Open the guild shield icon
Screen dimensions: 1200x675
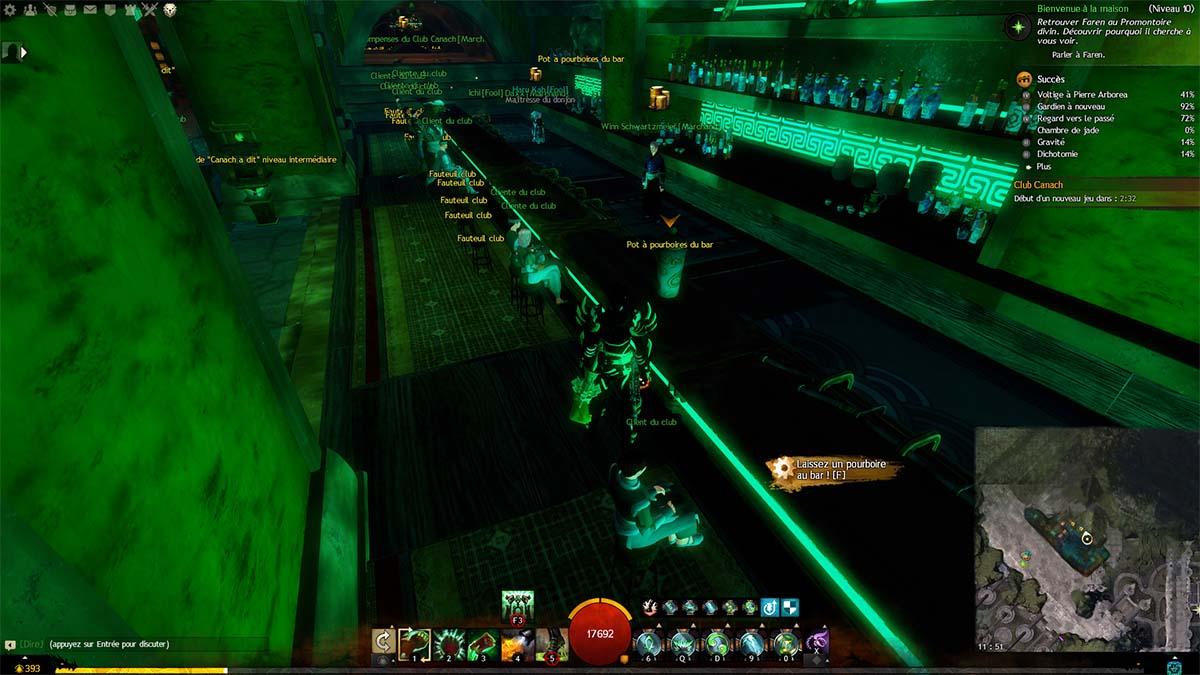pos(110,10)
